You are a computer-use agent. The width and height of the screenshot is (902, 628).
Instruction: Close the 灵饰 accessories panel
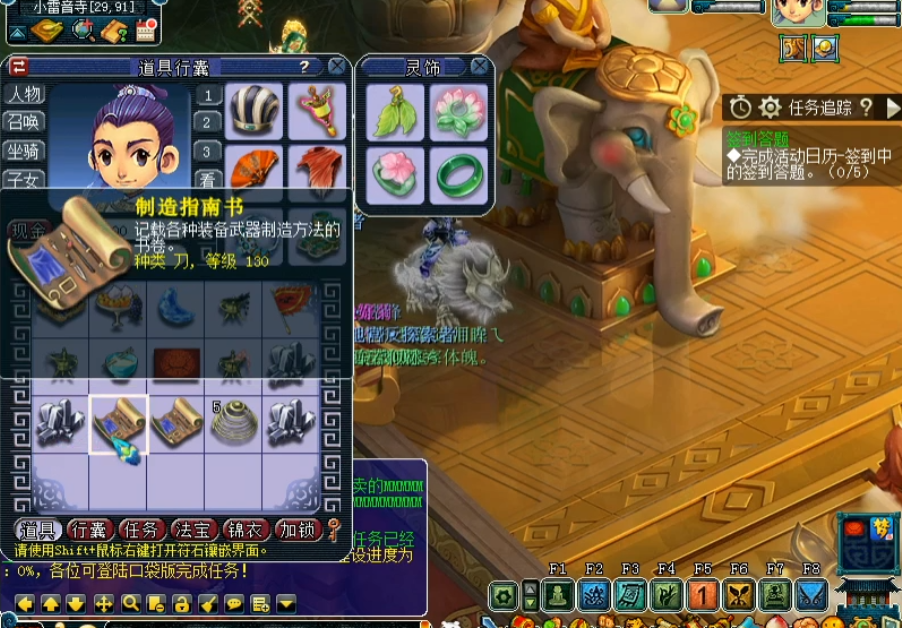(x=480, y=67)
